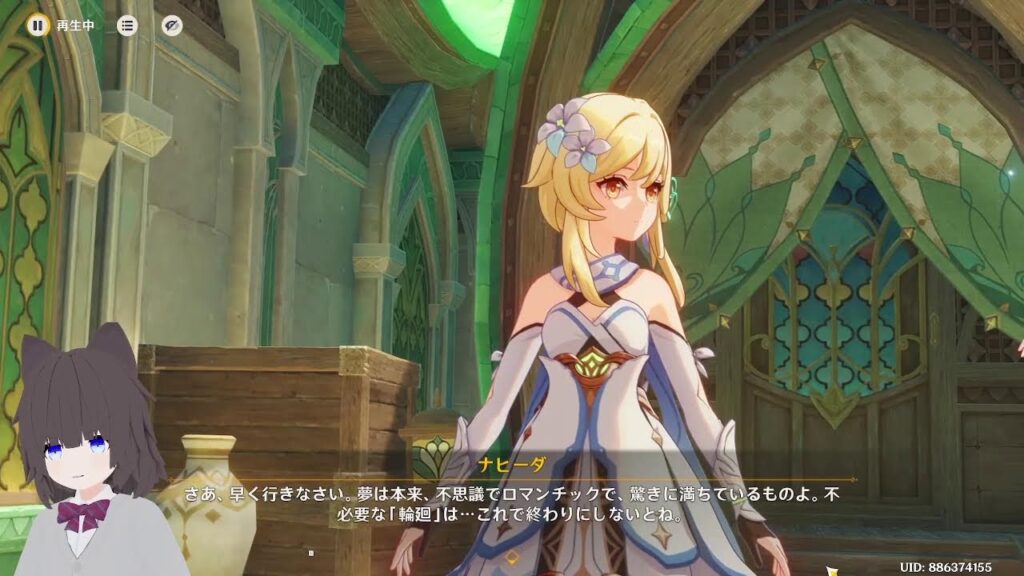The image size is (1024, 576).
Task: Open the dialogue history log
Action: [127, 26]
